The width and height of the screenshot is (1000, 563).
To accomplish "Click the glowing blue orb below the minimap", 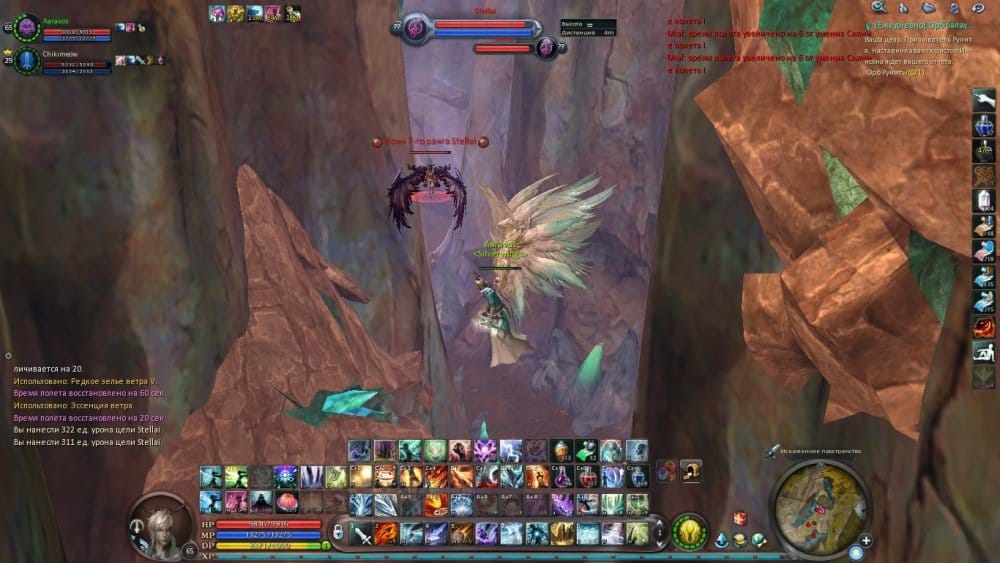I will 856,551.
